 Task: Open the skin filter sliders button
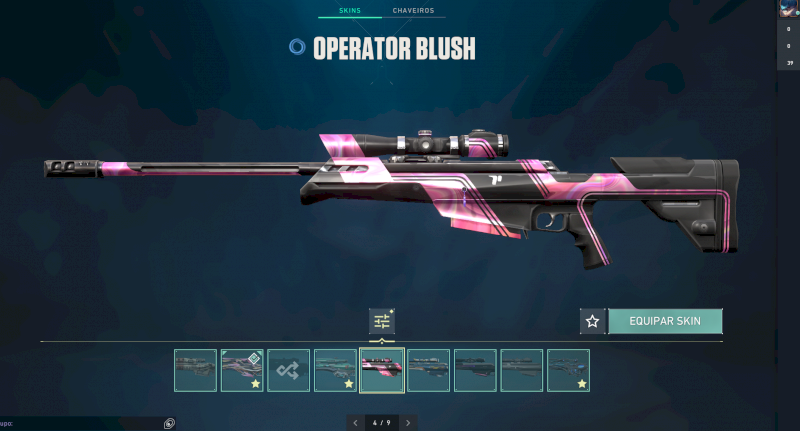tap(381, 321)
